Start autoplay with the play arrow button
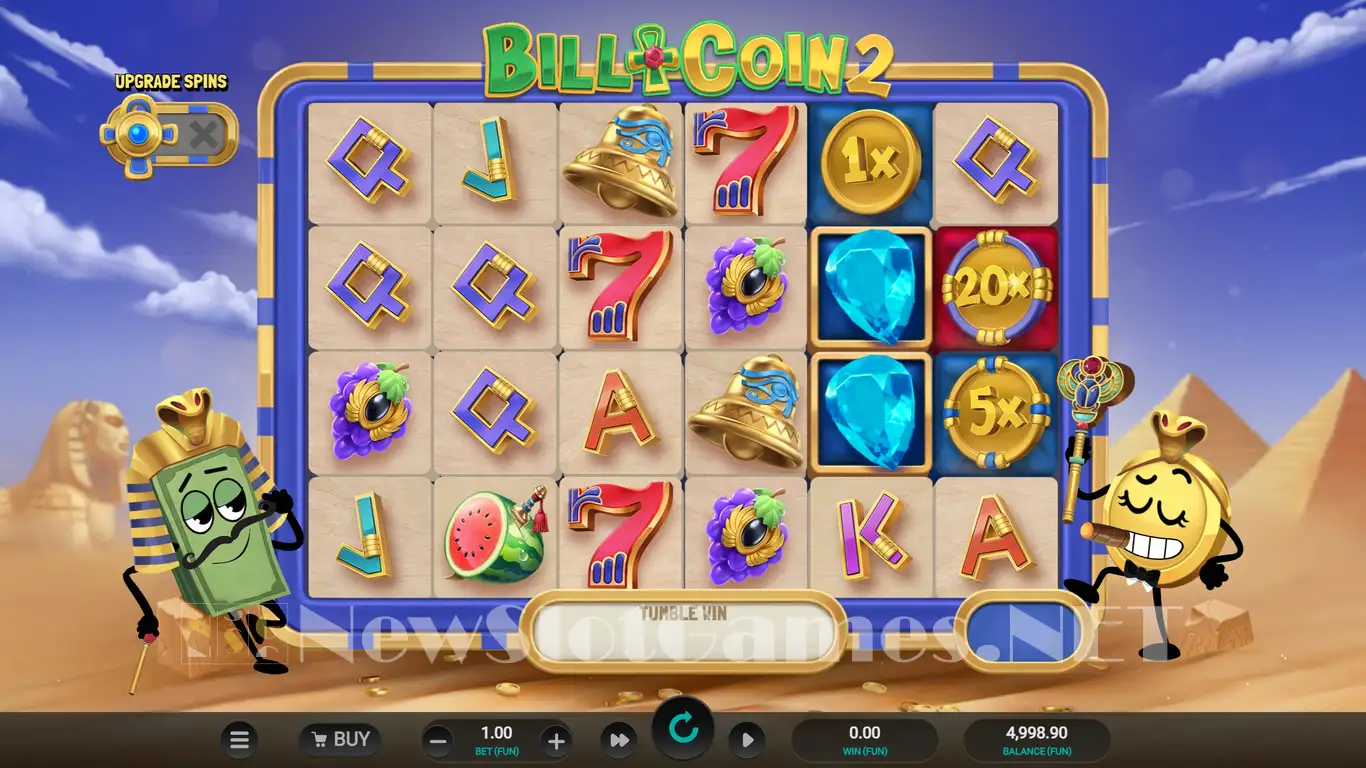This screenshot has width=1366, height=768. 746,740
